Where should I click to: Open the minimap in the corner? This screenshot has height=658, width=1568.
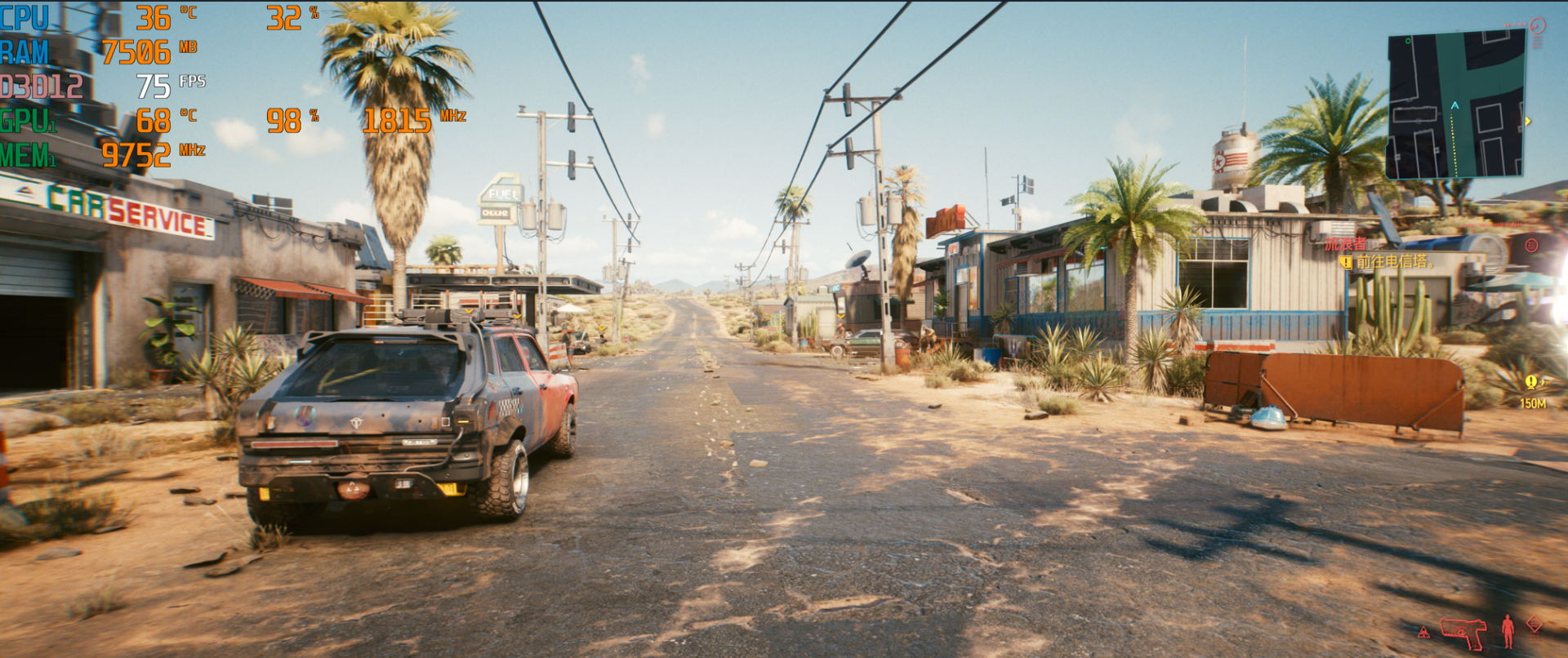(x=1455, y=104)
